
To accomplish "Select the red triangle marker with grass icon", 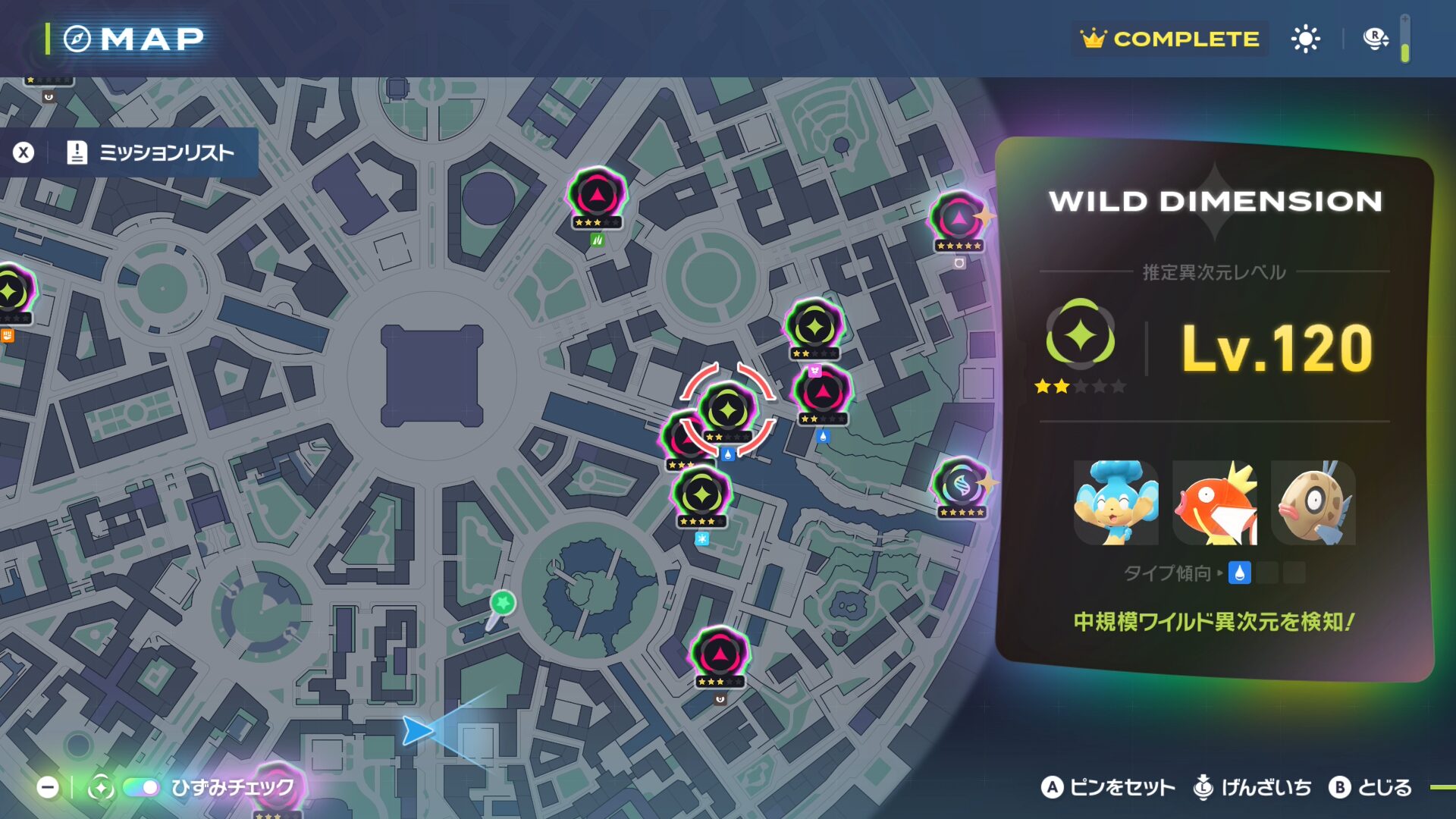I will click(x=598, y=196).
